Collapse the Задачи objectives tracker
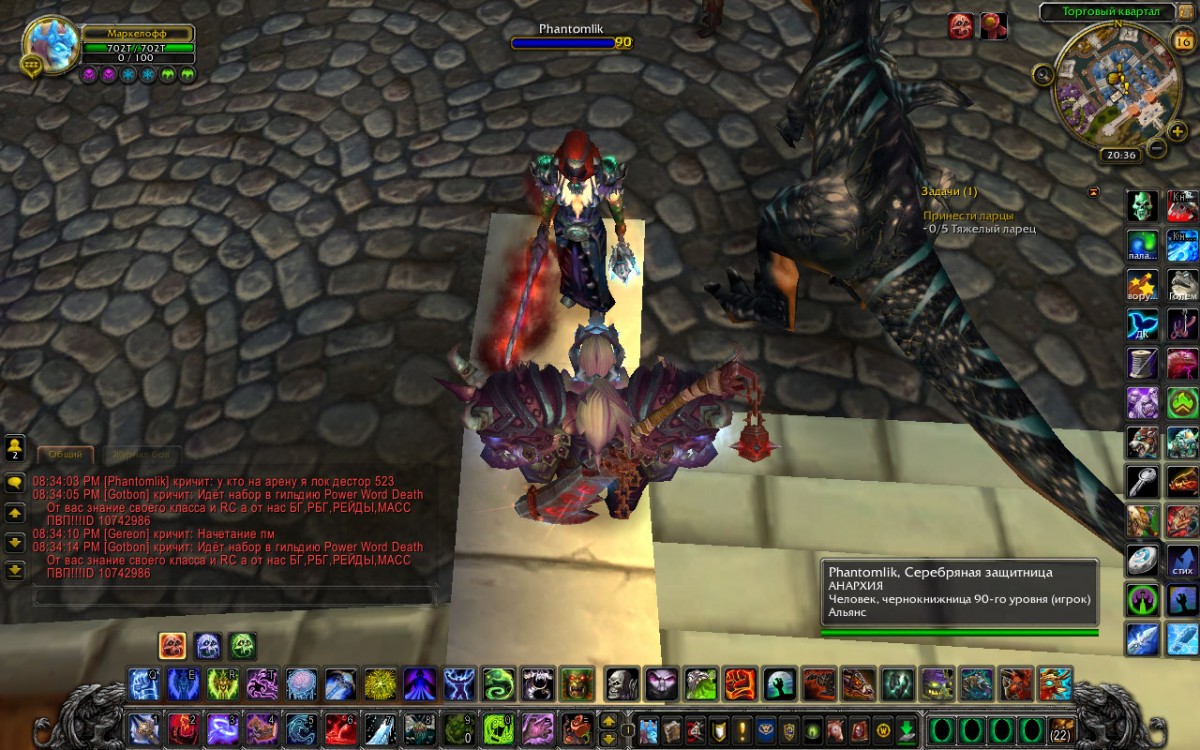1200x750 pixels. [1093, 191]
